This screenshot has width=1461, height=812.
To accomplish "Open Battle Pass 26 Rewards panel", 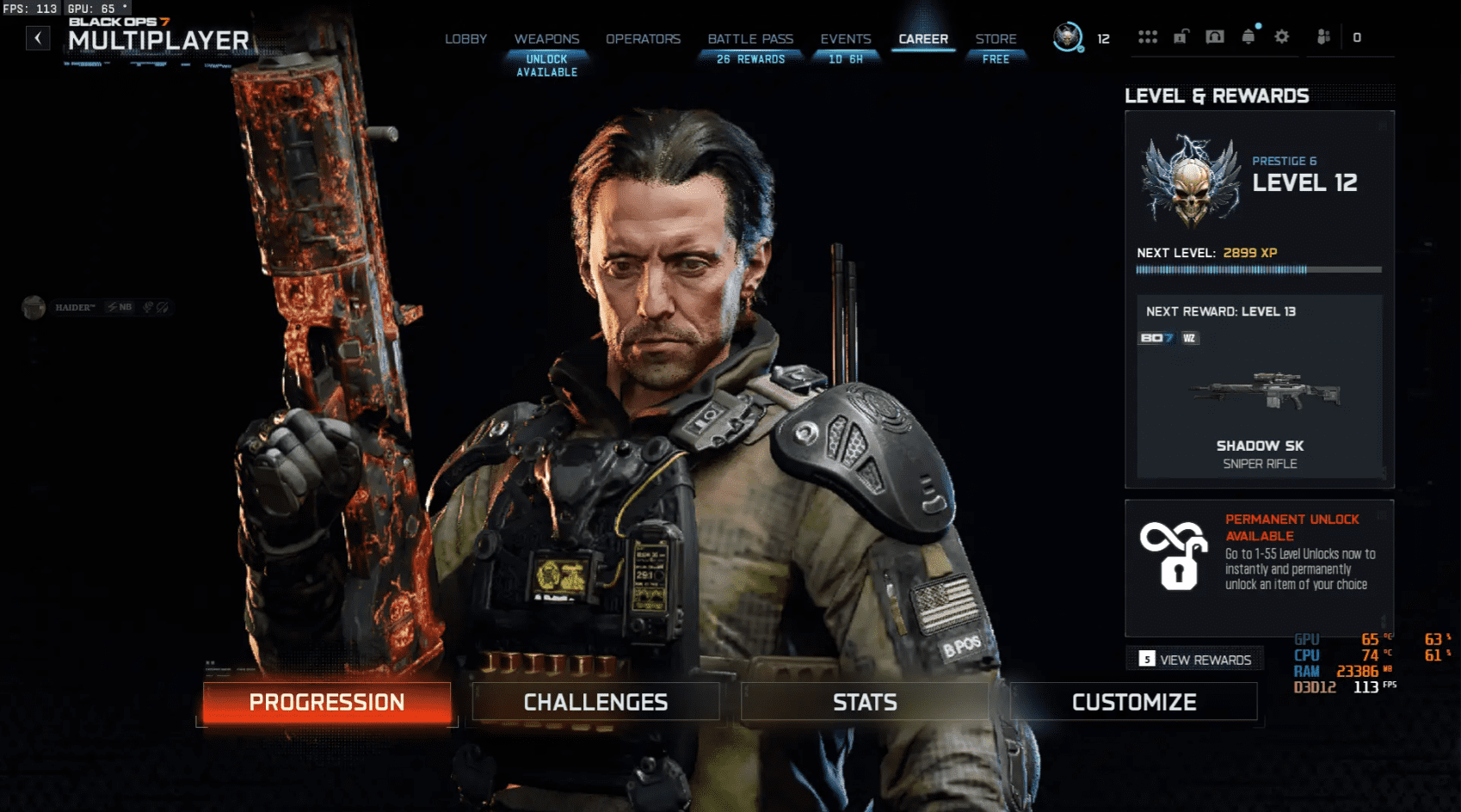I will pyautogui.click(x=749, y=58).
